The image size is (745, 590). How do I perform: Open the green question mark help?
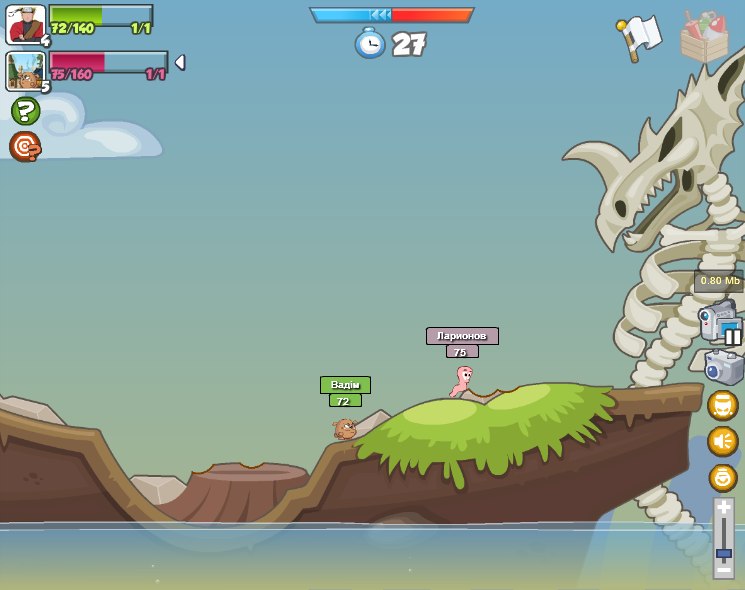(x=25, y=110)
